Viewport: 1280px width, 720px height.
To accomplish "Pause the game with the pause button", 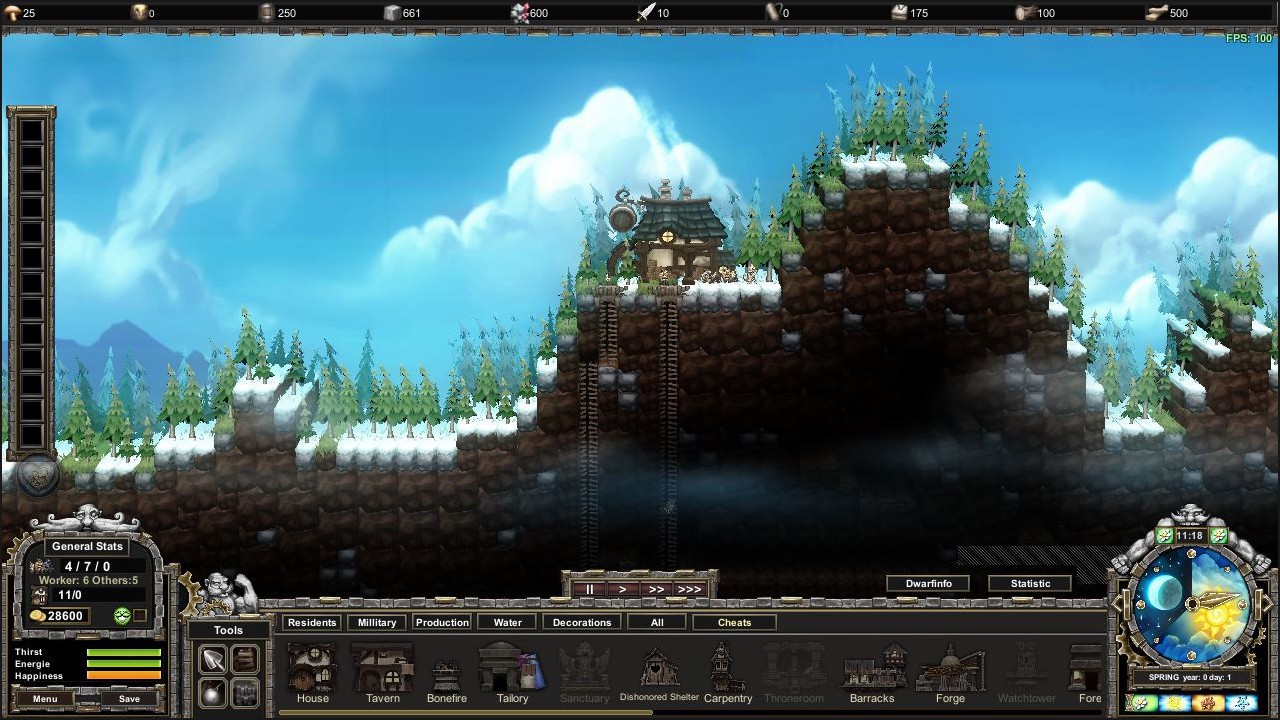I will click(x=589, y=589).
